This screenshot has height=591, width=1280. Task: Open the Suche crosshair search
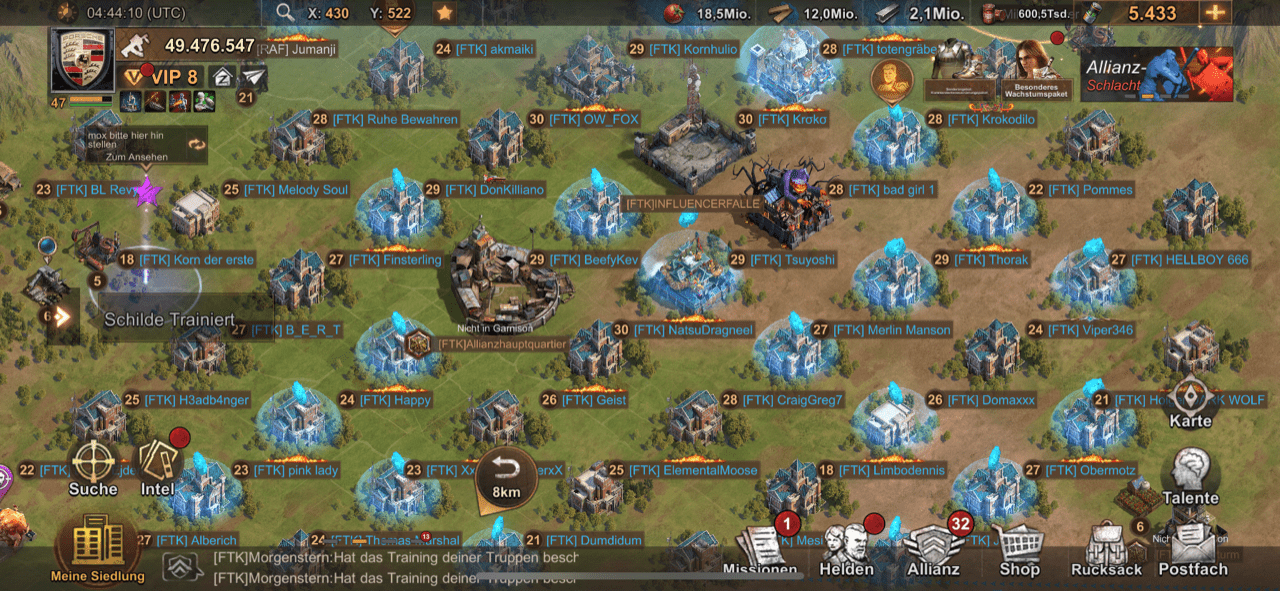93,466
